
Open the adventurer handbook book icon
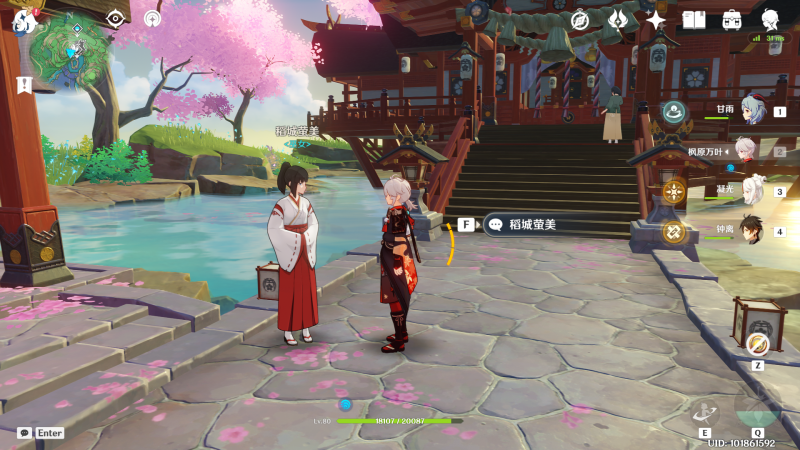click(694, 19)
